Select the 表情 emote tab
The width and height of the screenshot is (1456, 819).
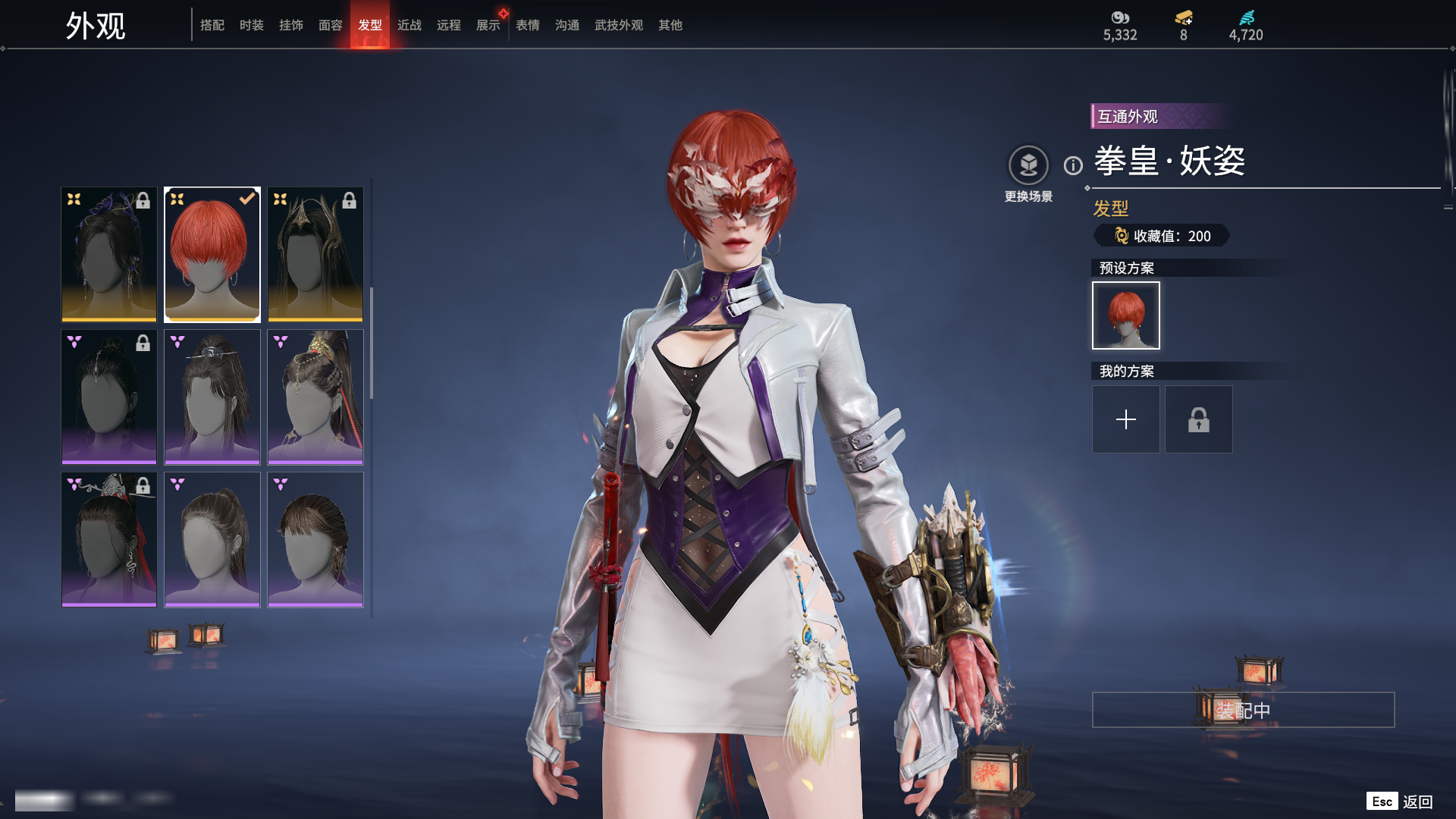coord(528,25)
